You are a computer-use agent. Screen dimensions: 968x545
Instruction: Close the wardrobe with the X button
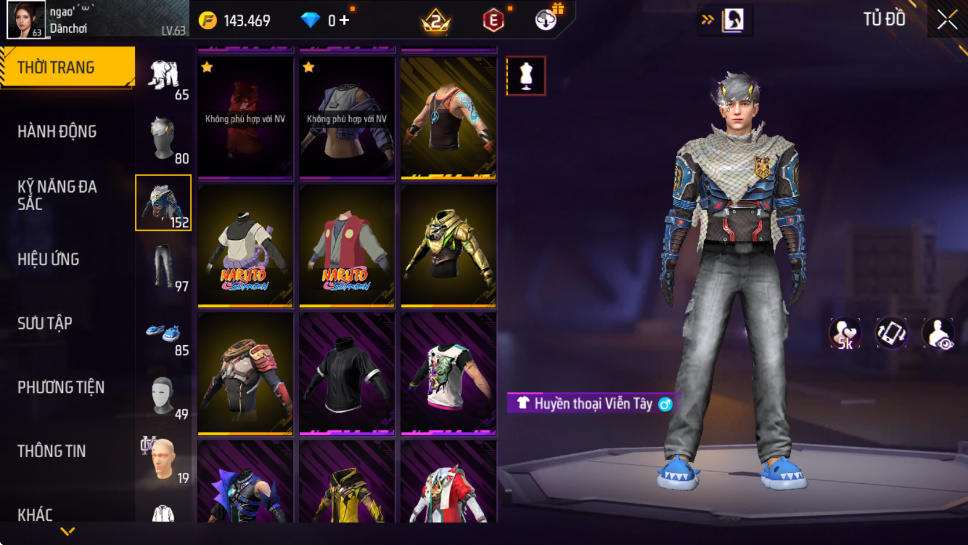coord(946,20)
